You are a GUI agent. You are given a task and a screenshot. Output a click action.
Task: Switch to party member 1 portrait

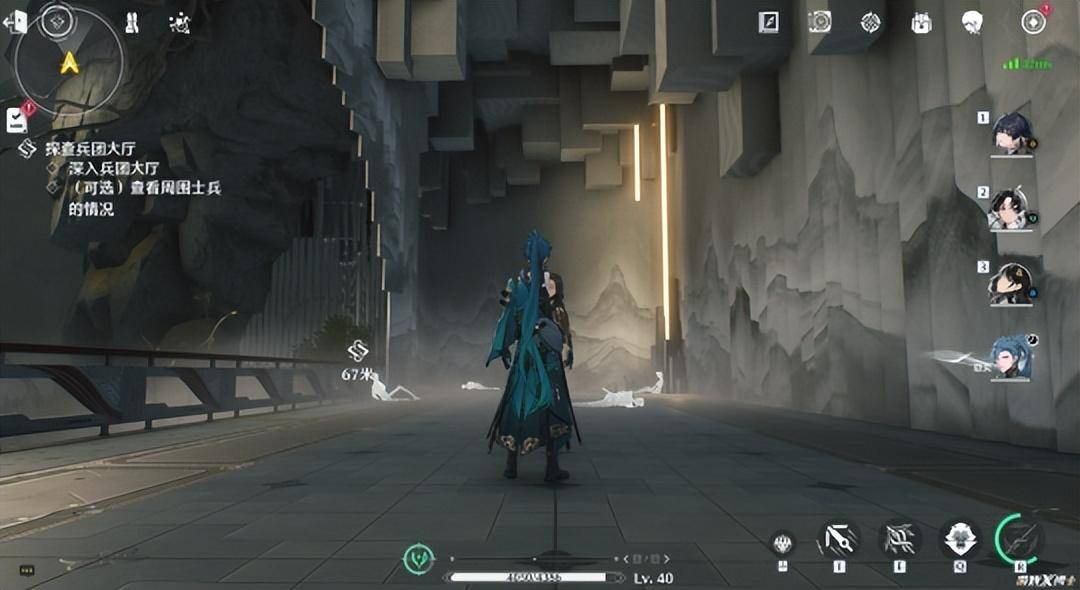point(1011,133)
